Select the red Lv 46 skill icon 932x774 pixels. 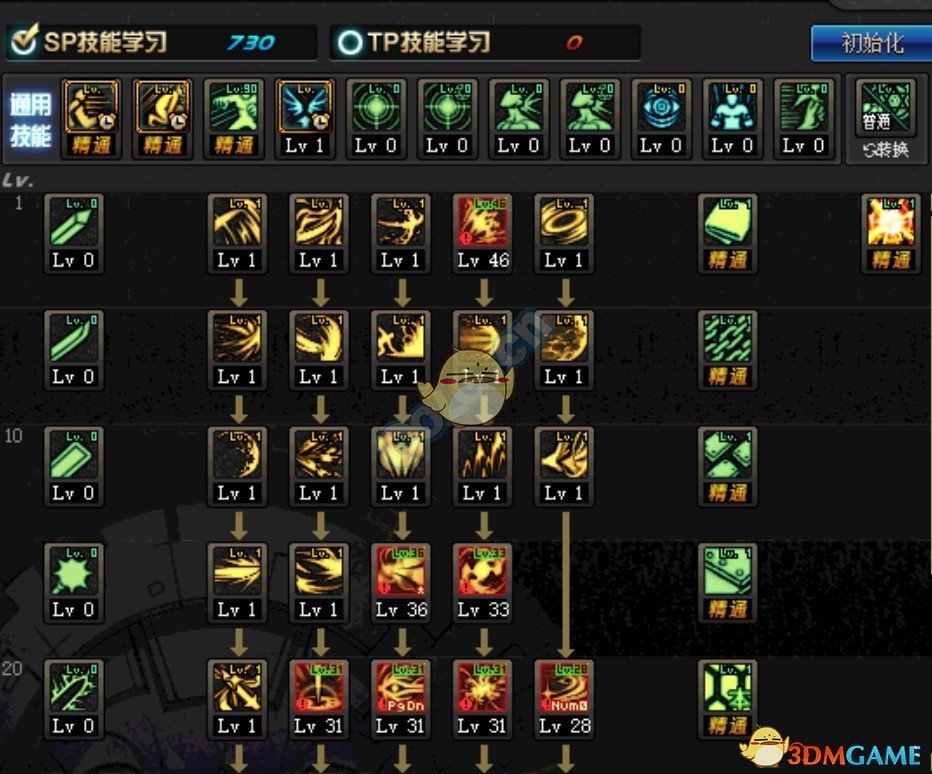(483, 222)
